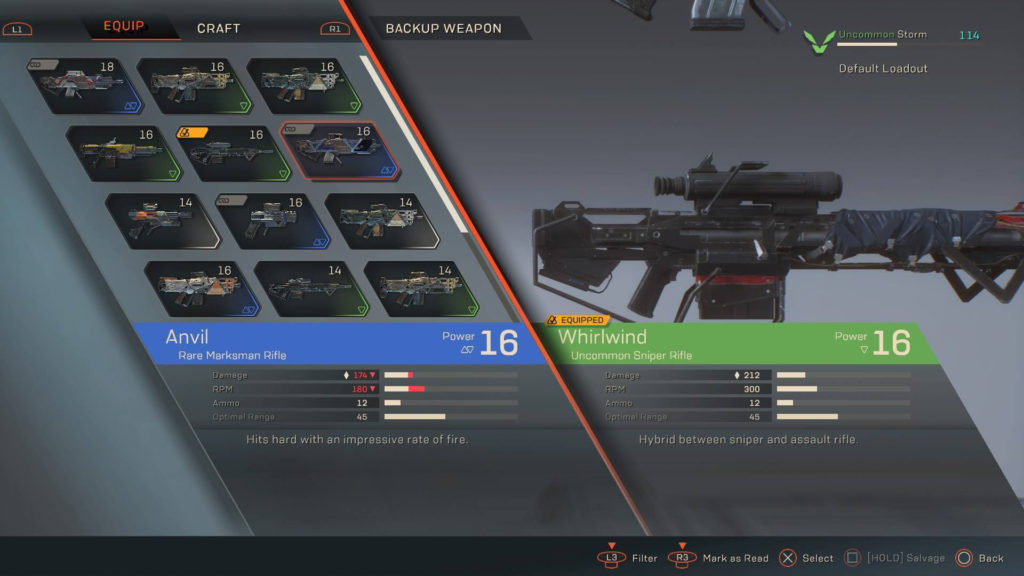
Task: Switch to the Craft tab
Action: (x=218, y=28)
